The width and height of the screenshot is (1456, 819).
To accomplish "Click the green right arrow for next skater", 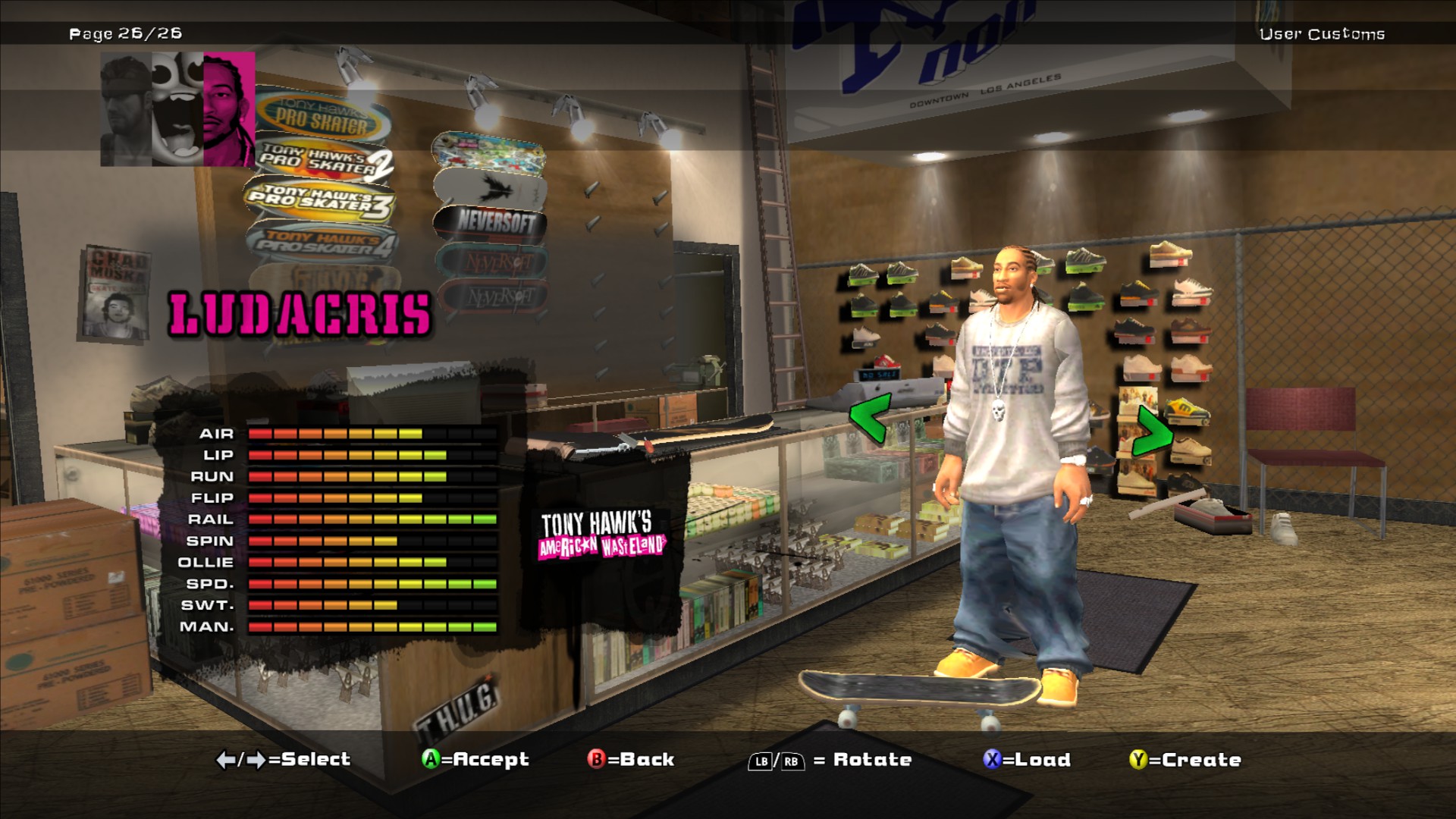I will coord(1151,431).
